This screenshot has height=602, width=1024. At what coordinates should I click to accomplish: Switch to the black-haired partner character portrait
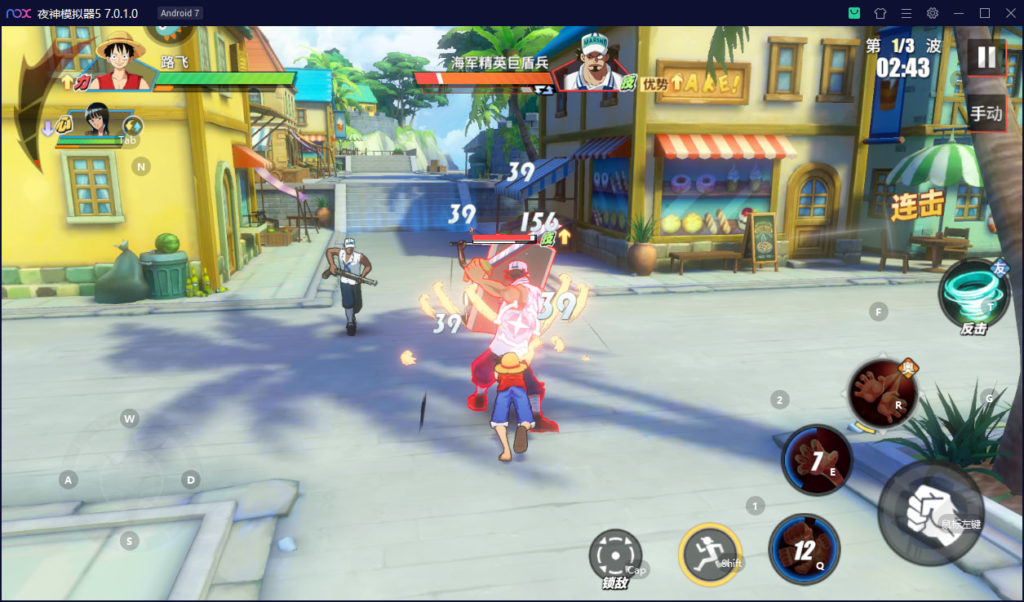pyautogui.click(x=96, y=119)
